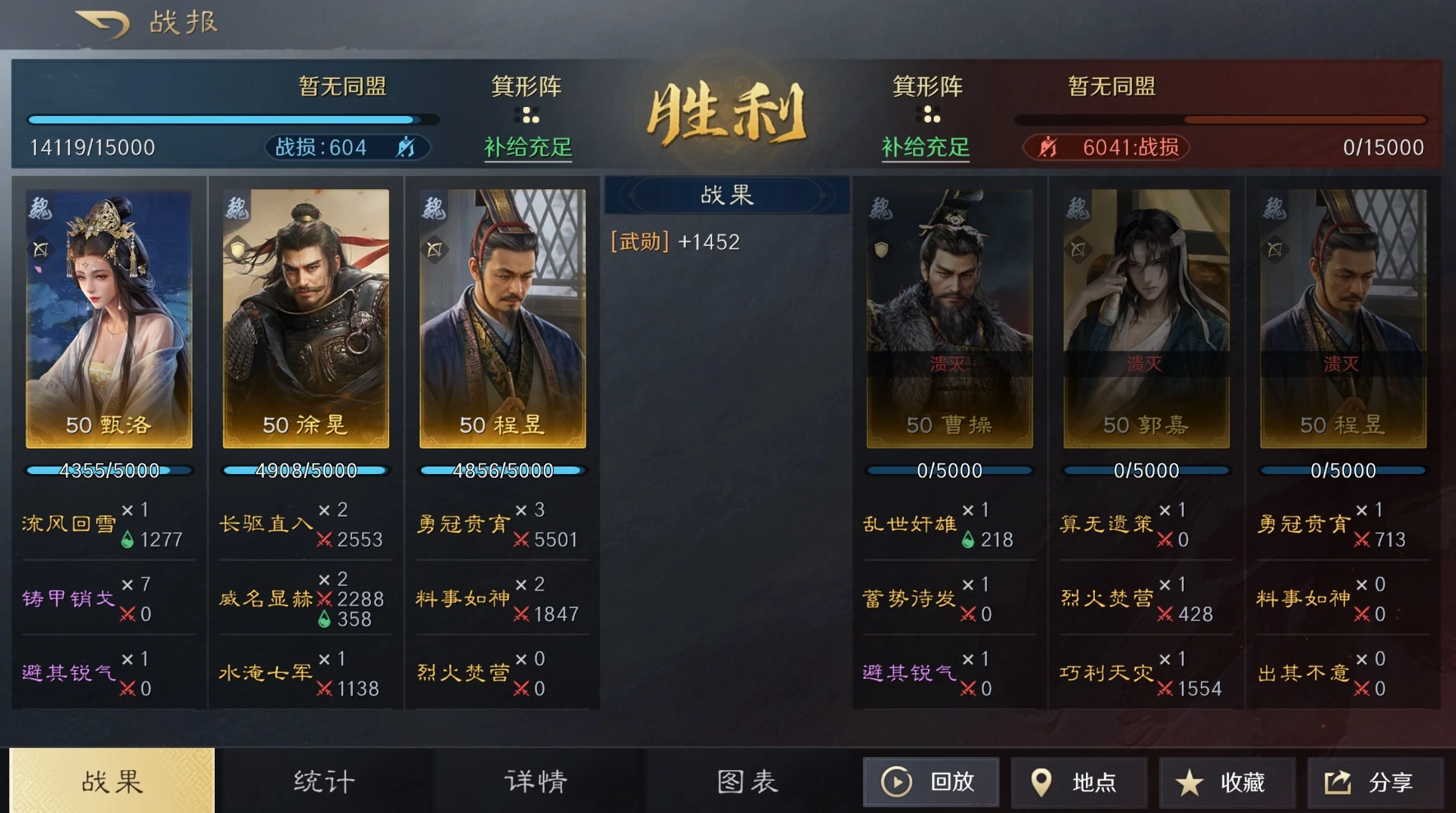Viewport: 1456px width, 813px height.
Task: Click the play circle icon on 回放
Action: (x=897, y=782)
